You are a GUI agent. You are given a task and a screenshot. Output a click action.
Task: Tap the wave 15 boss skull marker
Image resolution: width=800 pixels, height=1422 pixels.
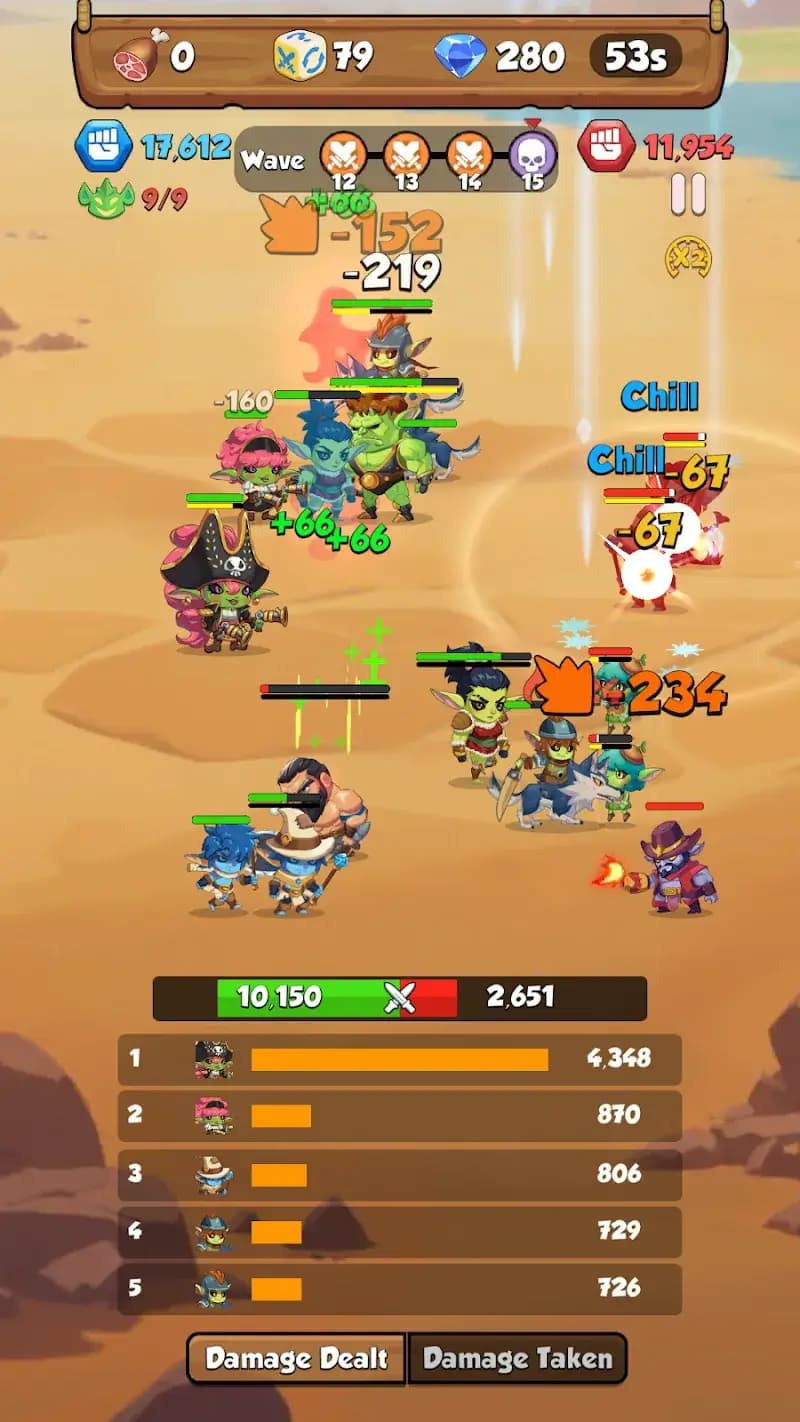(x=532, y=156)
